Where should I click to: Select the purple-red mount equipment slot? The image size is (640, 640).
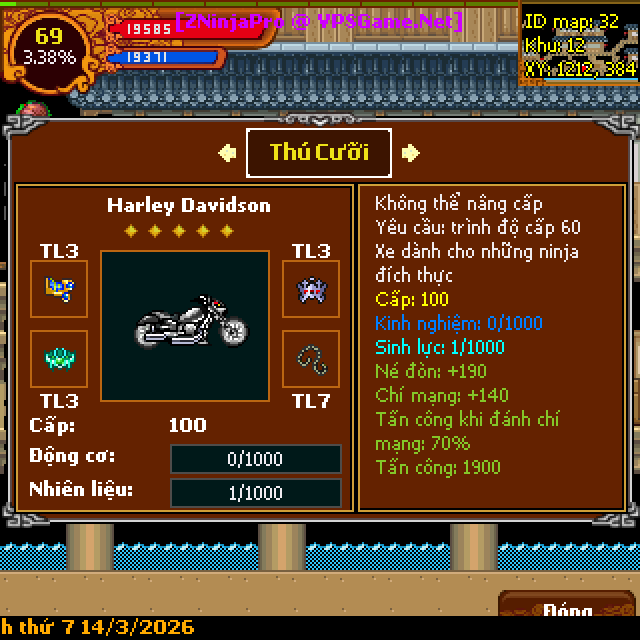click(310, 289)
